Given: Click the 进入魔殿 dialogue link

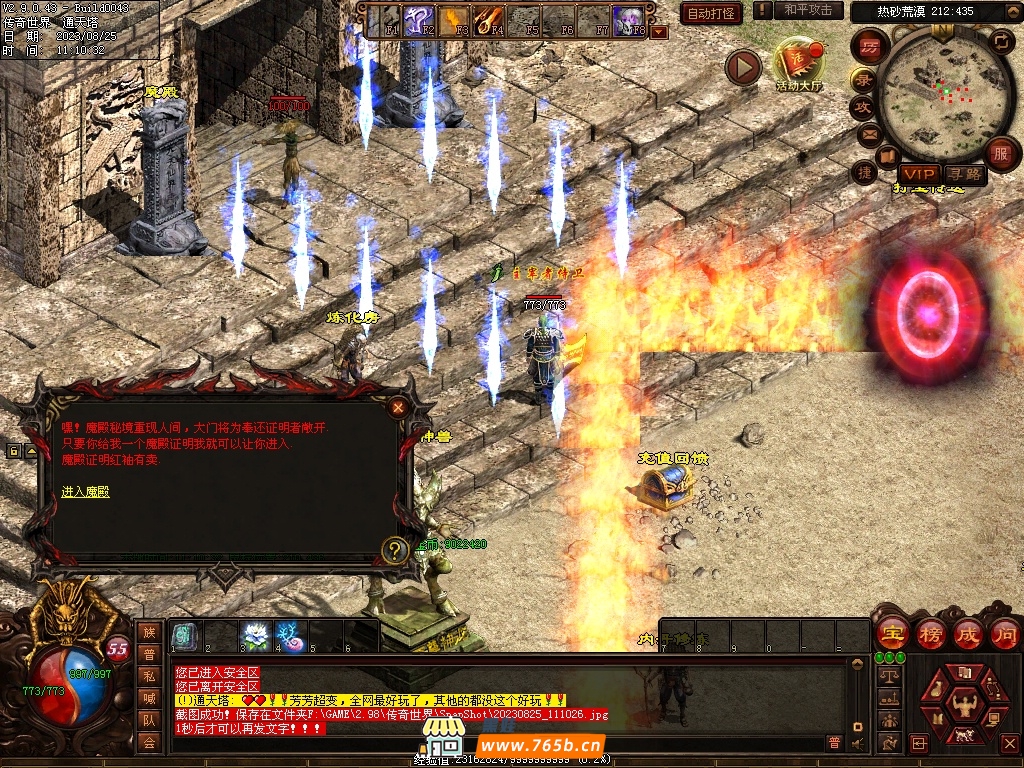Looking at the screenshot, I should coord(86,492).
